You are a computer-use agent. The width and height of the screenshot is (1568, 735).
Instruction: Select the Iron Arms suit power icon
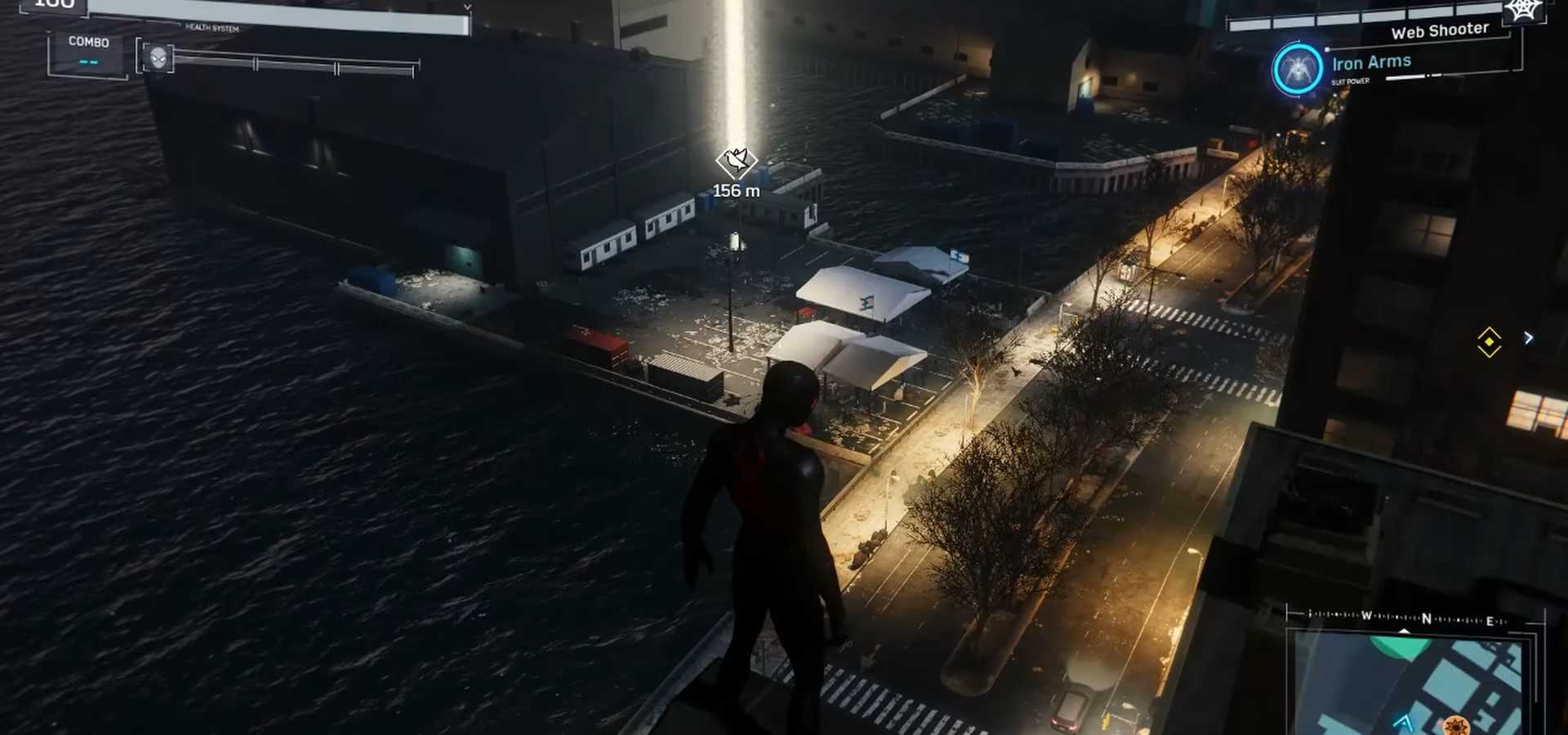pyautogui.click(x=1297, y=69)
